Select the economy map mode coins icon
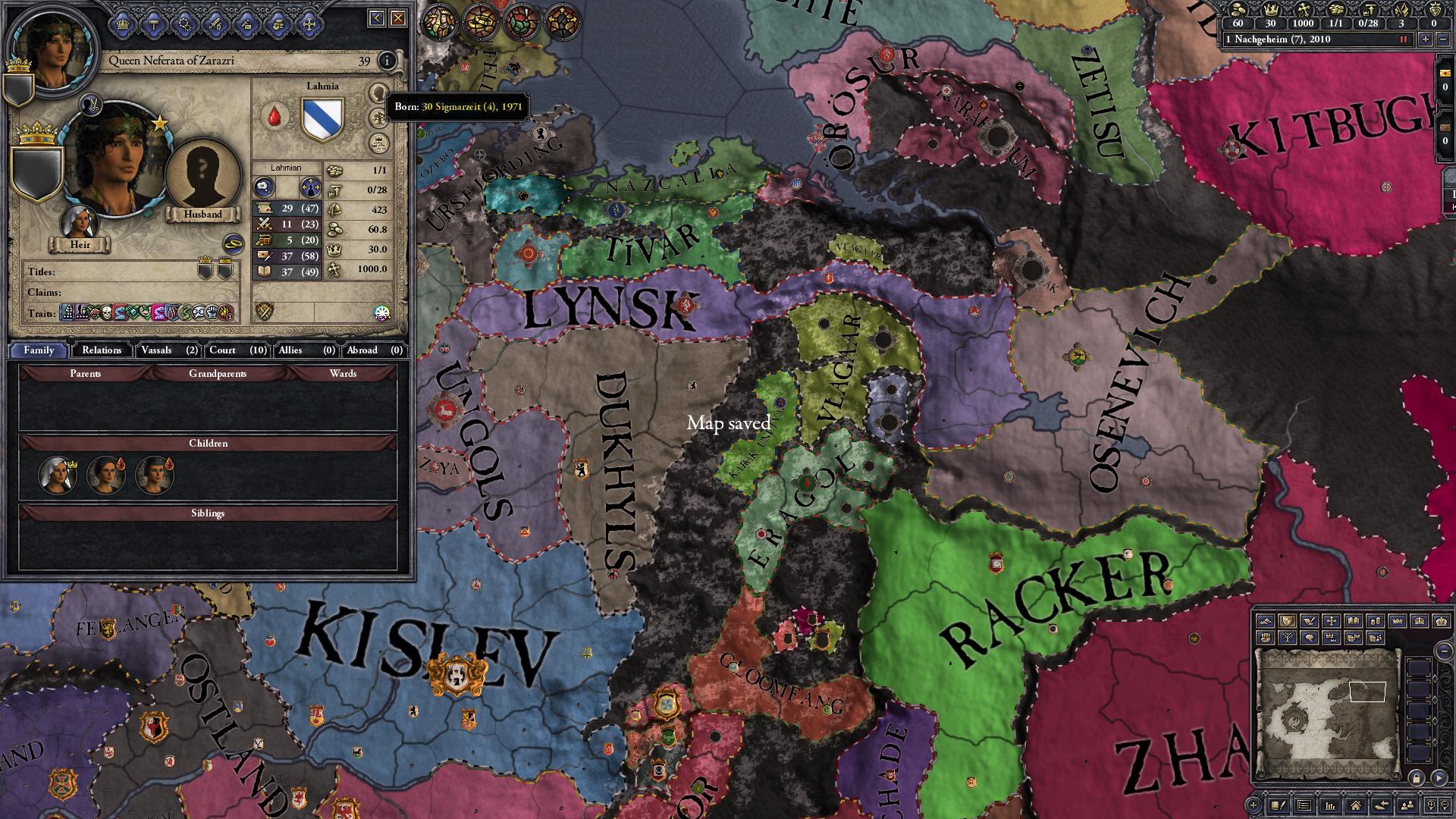The image size is (1456, 819). (x=1376, y=621)
